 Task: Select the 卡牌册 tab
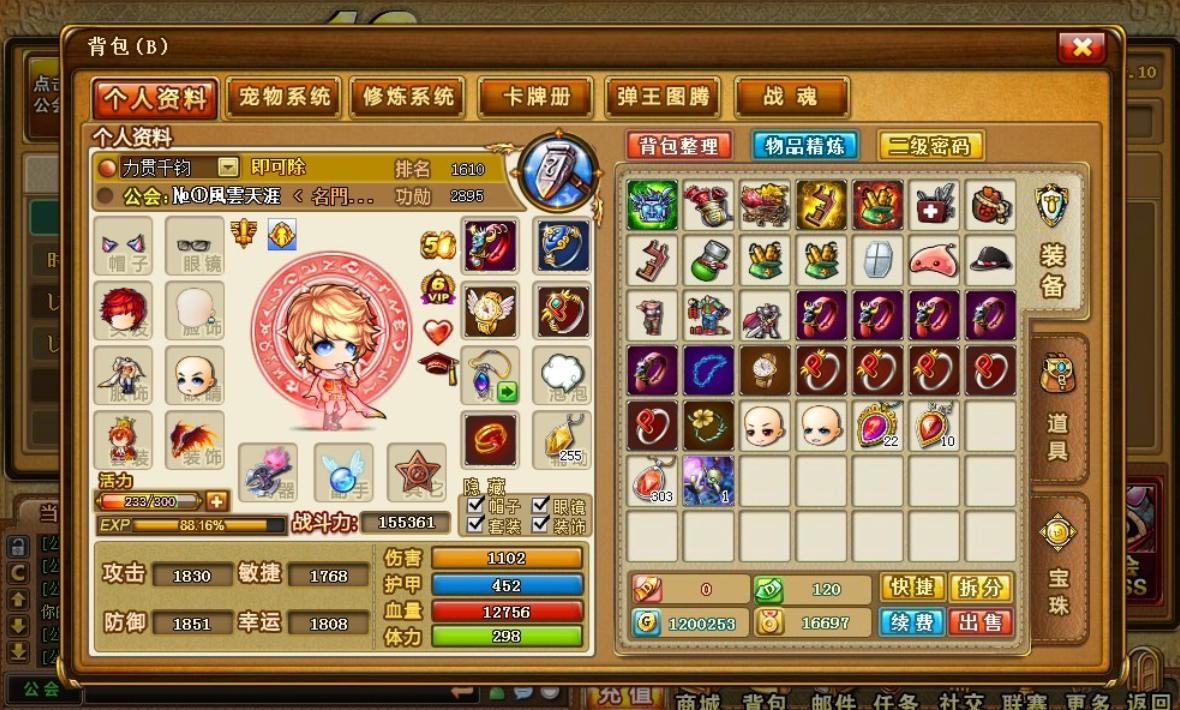(x=536, y=97)
